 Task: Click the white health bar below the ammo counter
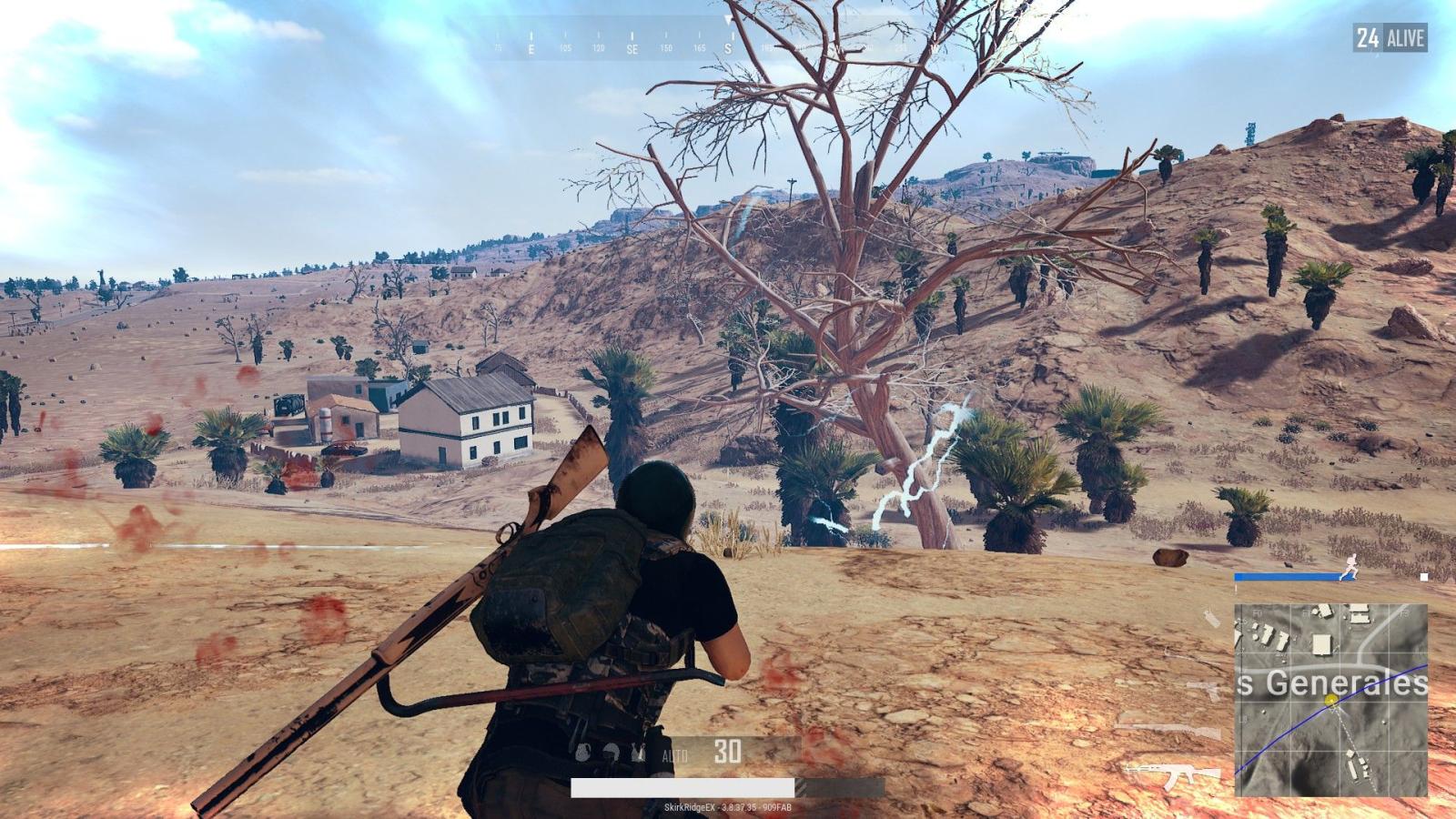[x=682, y=788]
